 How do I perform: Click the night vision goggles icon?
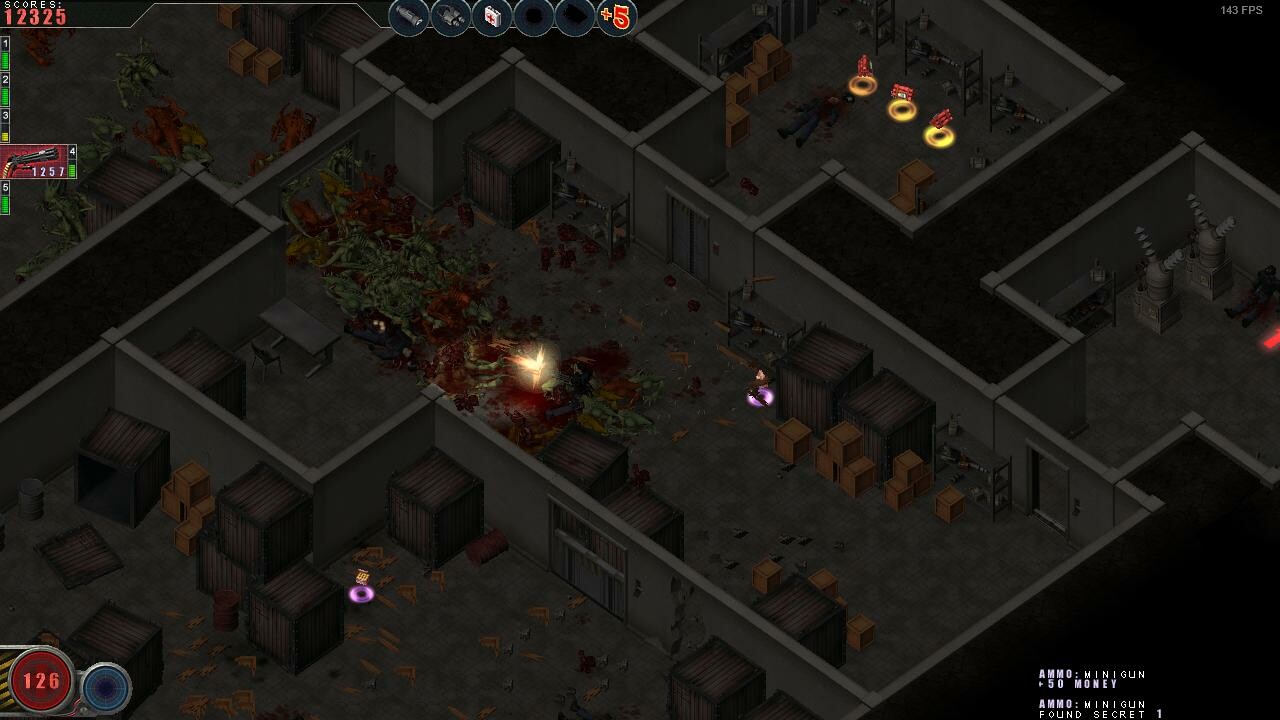(x=449, y=16)
